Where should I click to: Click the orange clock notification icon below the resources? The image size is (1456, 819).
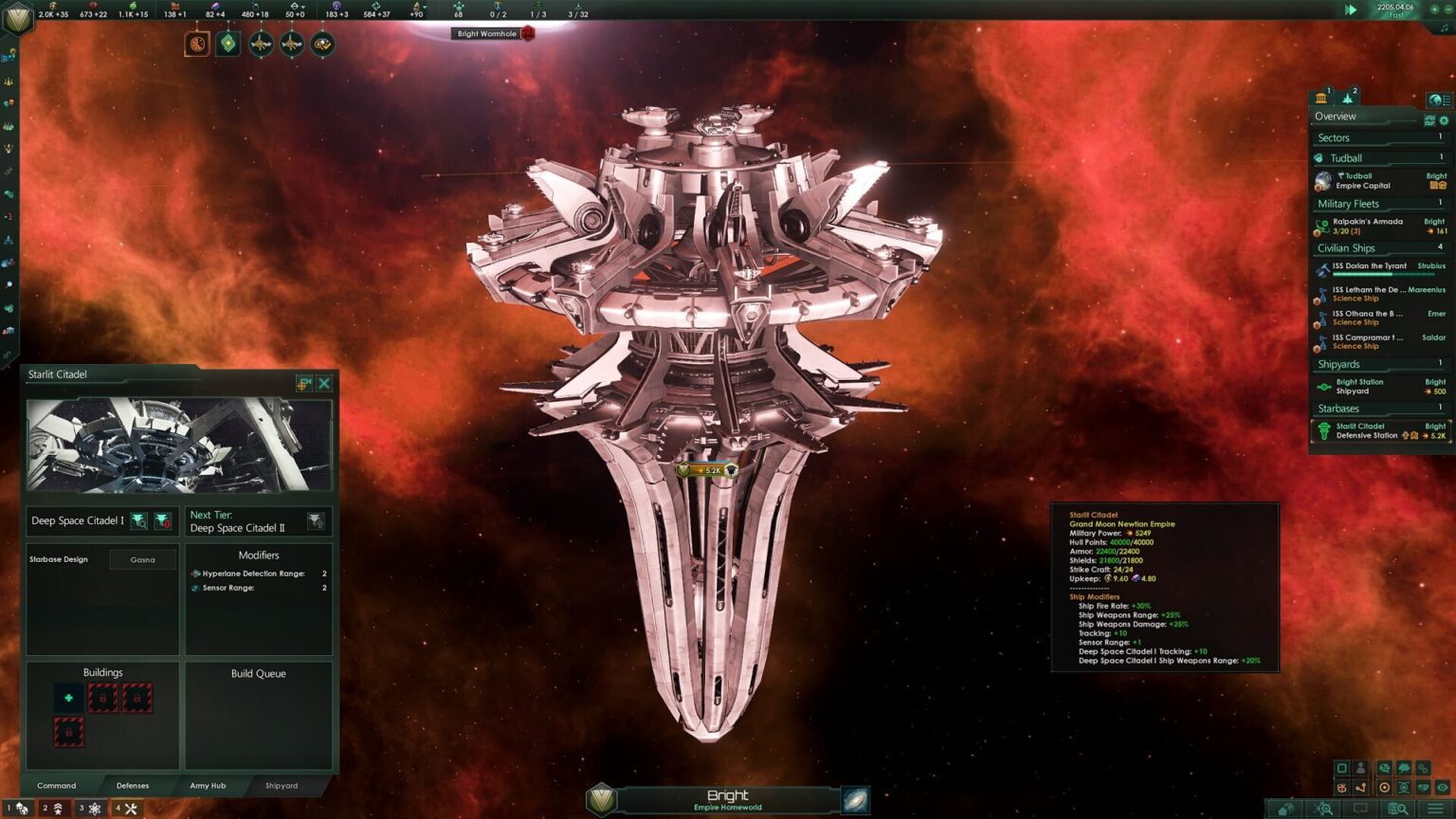pos(195,43)
